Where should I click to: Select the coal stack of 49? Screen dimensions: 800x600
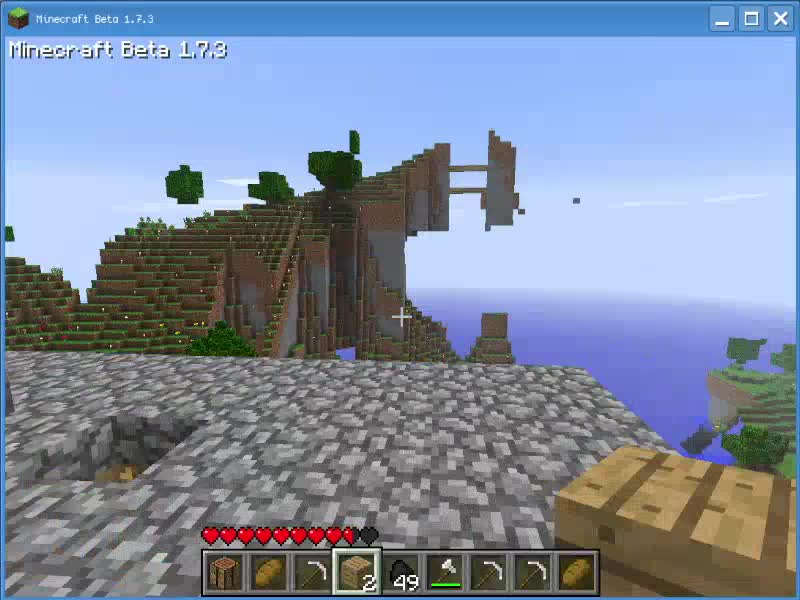coord(401,573)
